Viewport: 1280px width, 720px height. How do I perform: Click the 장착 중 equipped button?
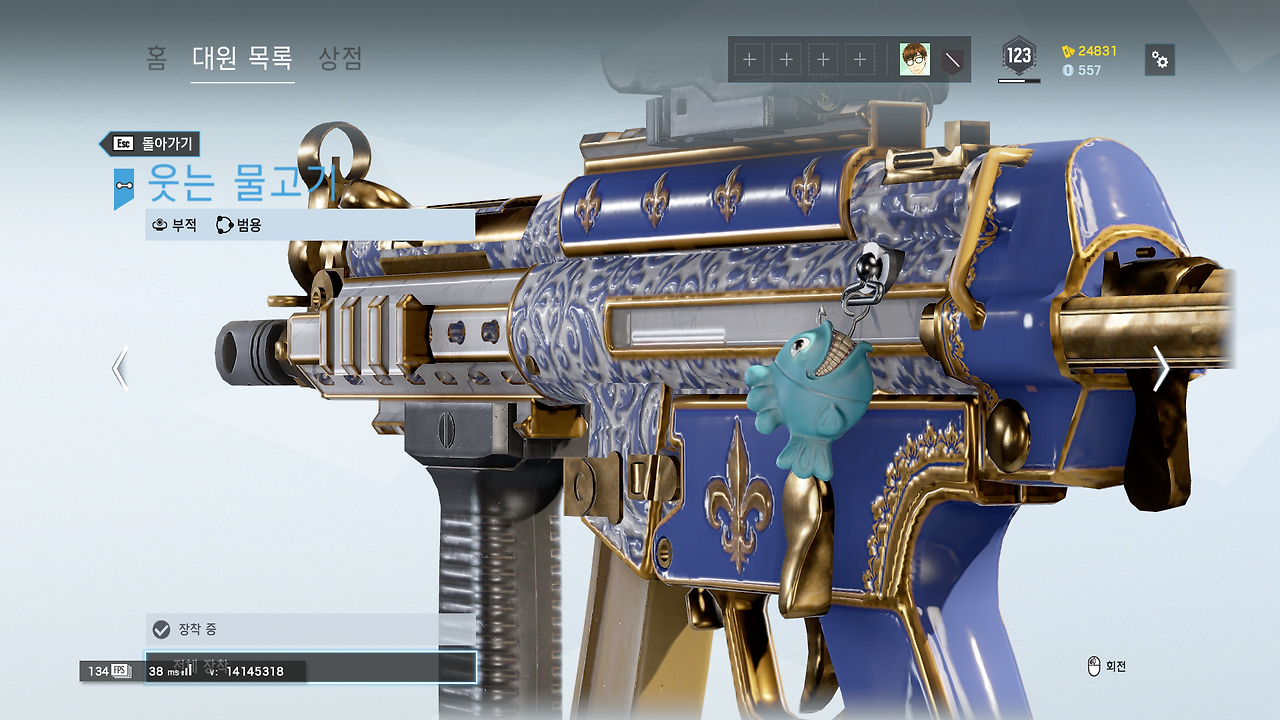[x=310, y=629]
